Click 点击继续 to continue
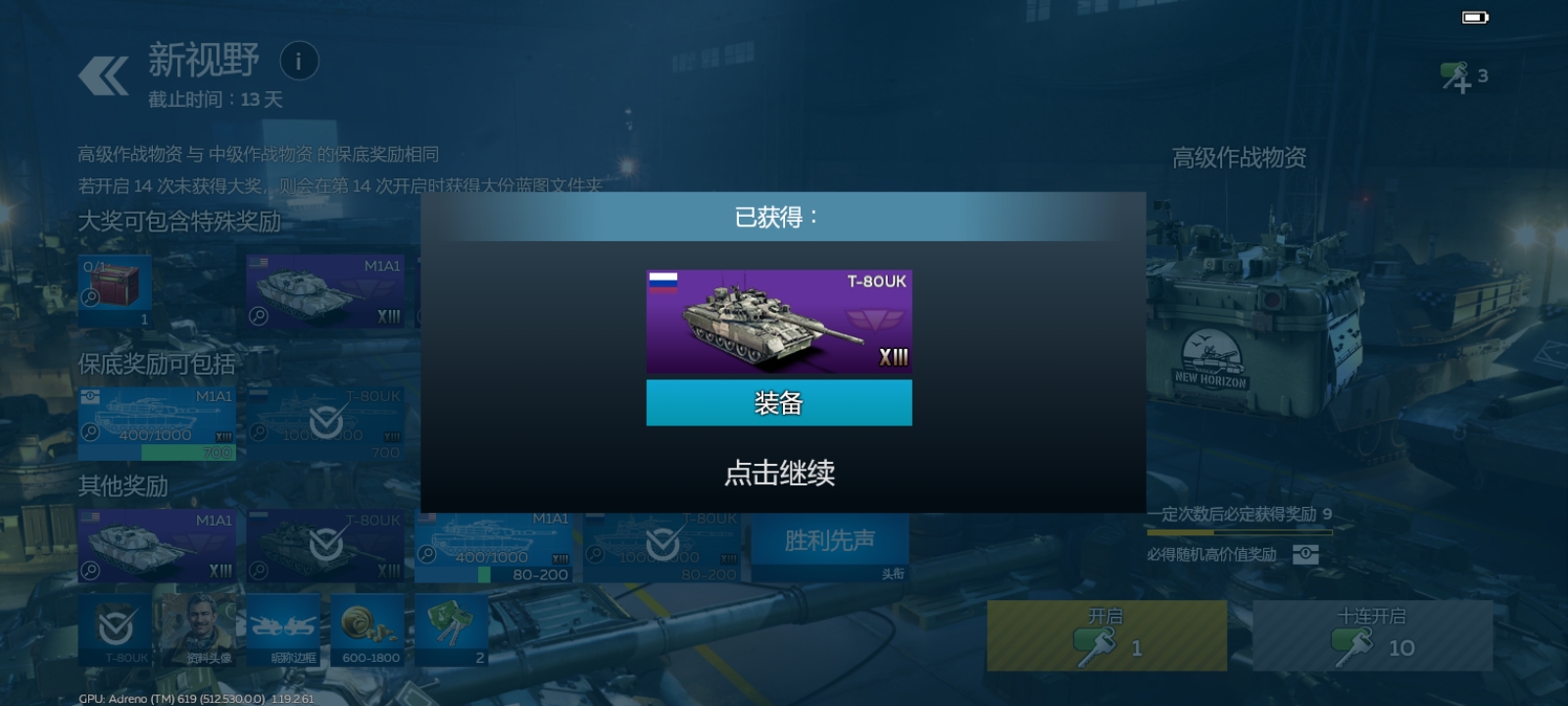The width and height of the screenshot is (1568, 706). (x=780, y=473)
